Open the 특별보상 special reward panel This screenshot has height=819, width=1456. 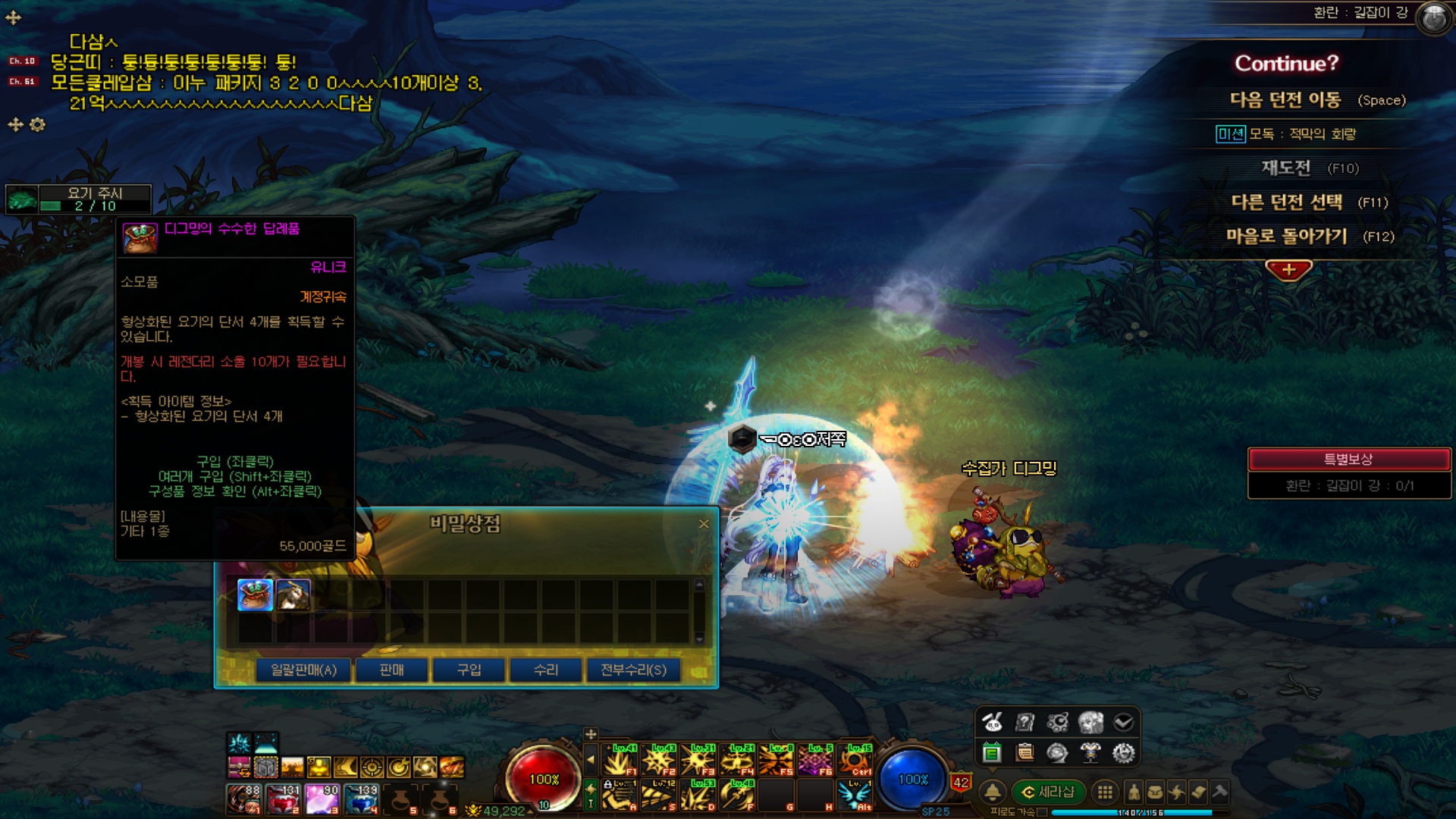coord(1348,460)
